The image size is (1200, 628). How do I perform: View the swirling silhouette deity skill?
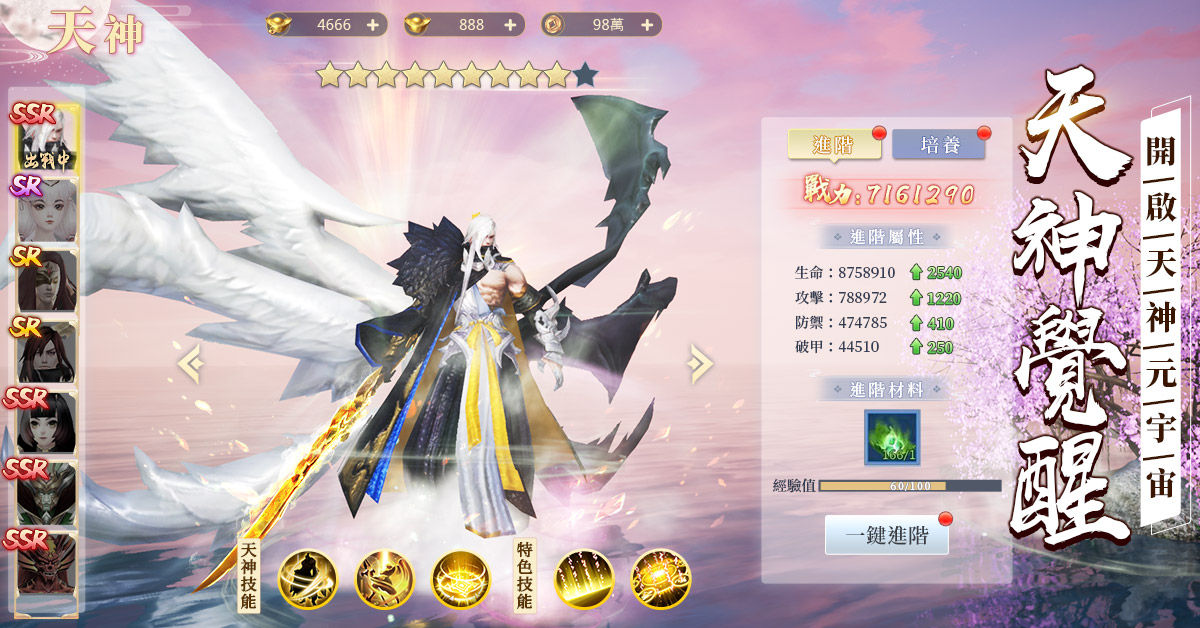point(308,579)
